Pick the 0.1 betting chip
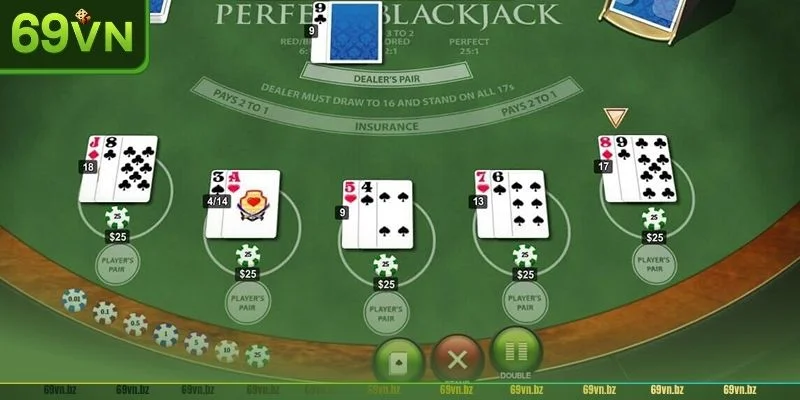800x400 pixels. (x=104, y=312)
